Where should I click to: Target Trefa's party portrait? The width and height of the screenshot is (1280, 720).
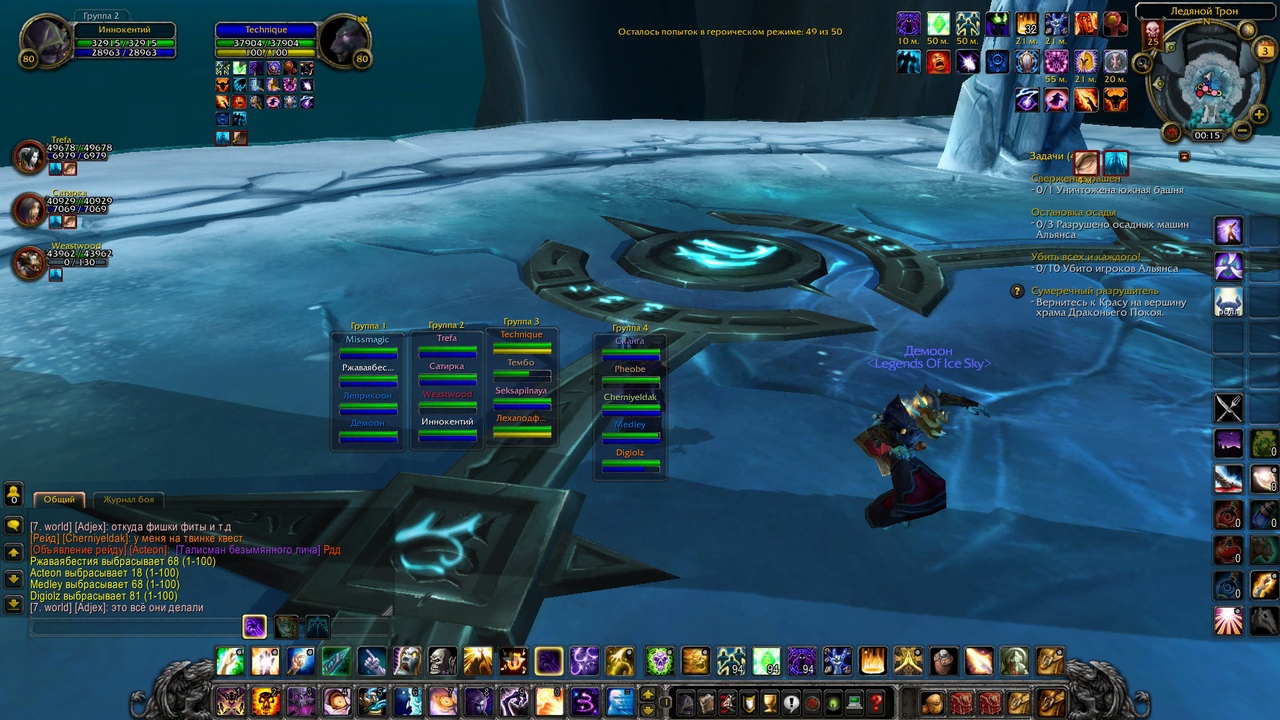click(29, 157)
